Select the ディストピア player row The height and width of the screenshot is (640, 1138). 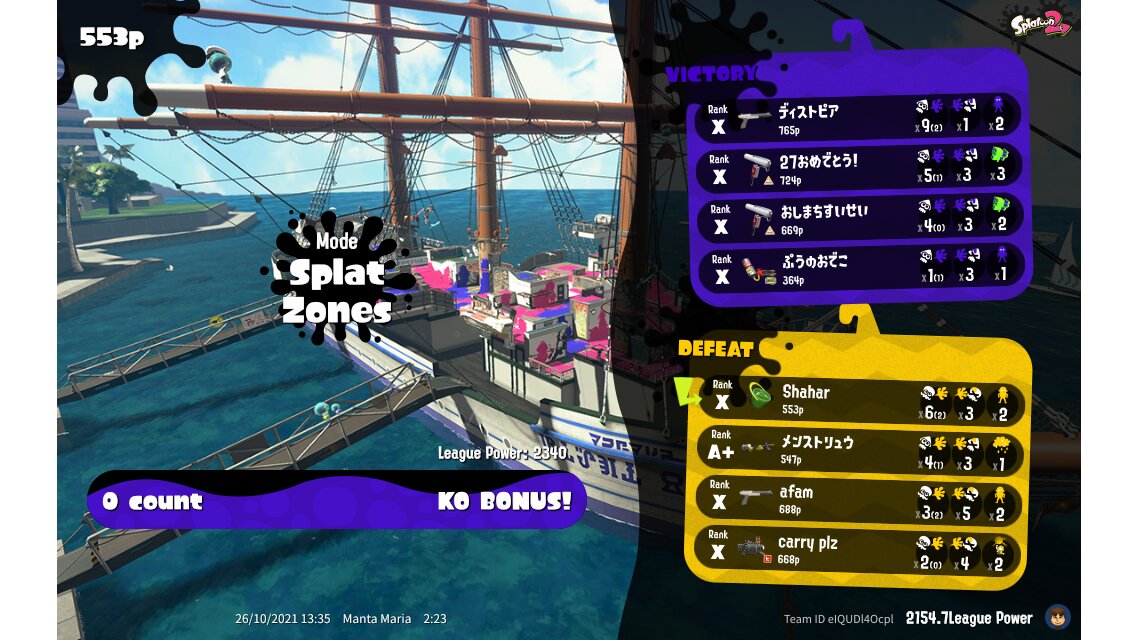coord(860,118)
